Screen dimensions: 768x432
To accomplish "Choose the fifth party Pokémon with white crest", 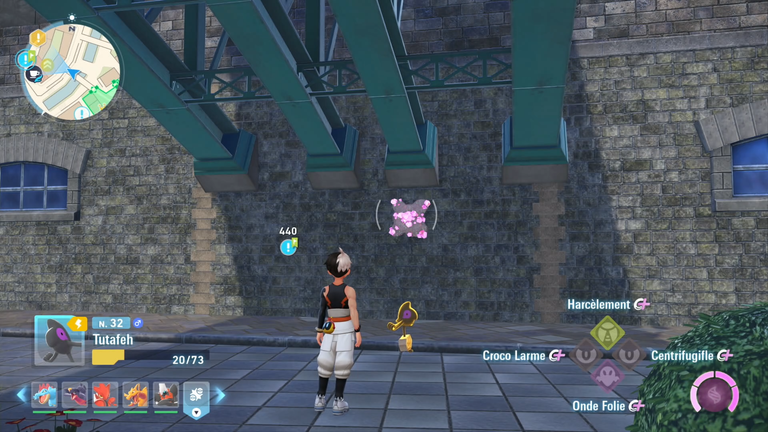I will (x=165, y=395).
